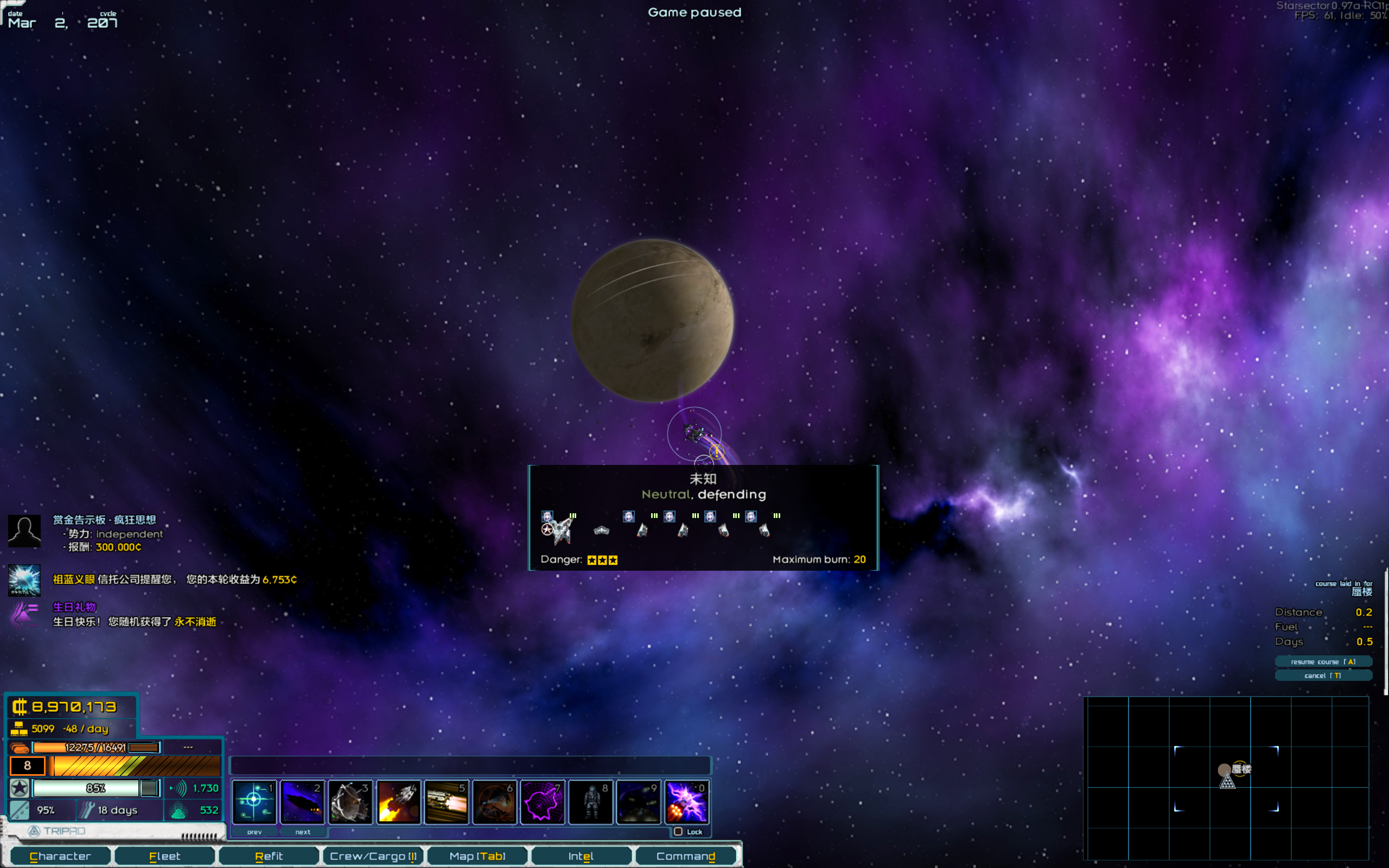Open the Fleet screen
Viewport: 1389px width, 868px height.
point(165,856)
